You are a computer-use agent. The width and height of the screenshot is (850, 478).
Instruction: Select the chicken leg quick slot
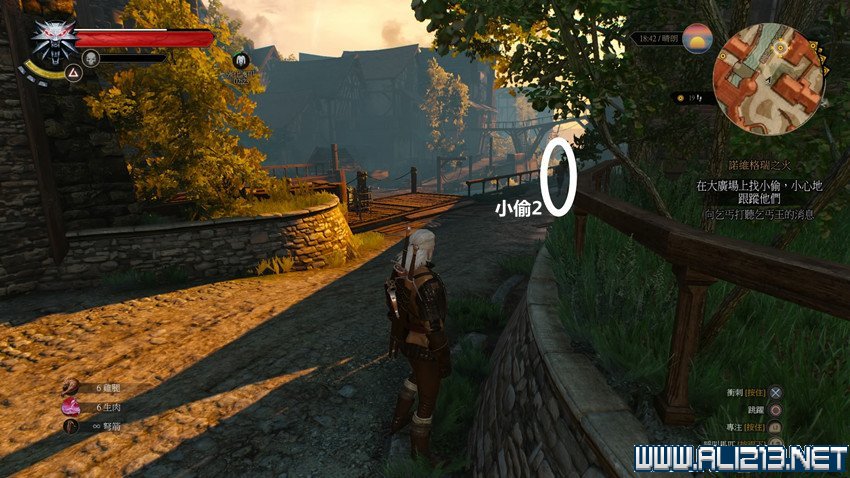pyautogui.click(x=71, y=387)
